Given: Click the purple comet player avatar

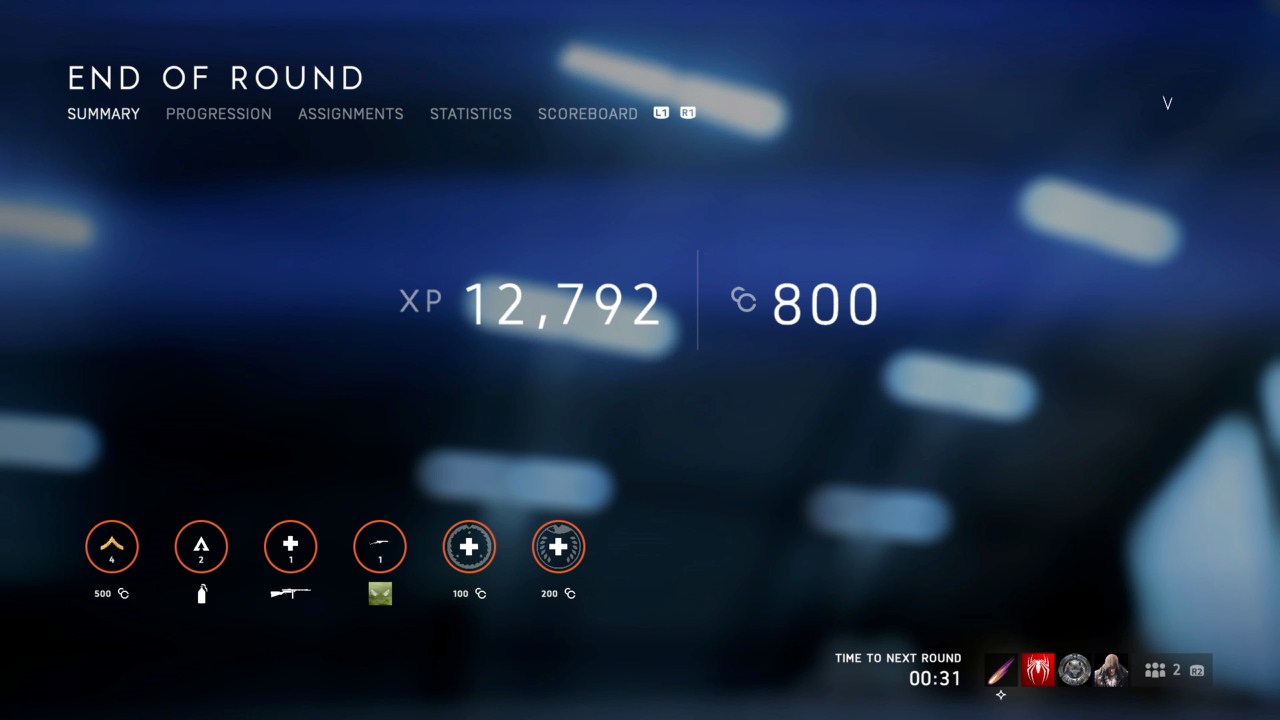Looking at the screenshot, I should [x=1001, y=670].
